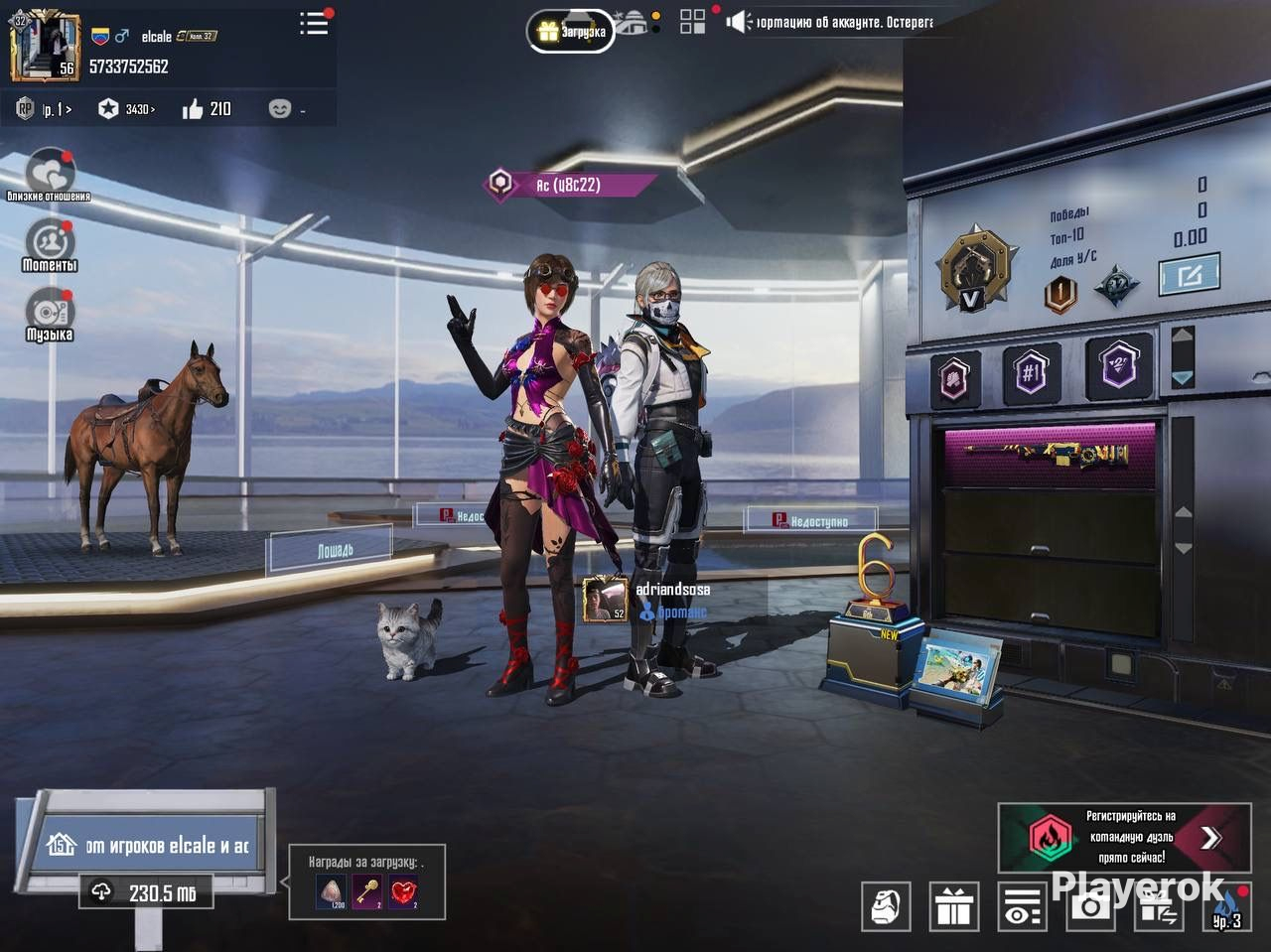This screenshot has height=952, width=1271.
Task: Open the gift exchange button with arrows
Action: [1158, 906]
